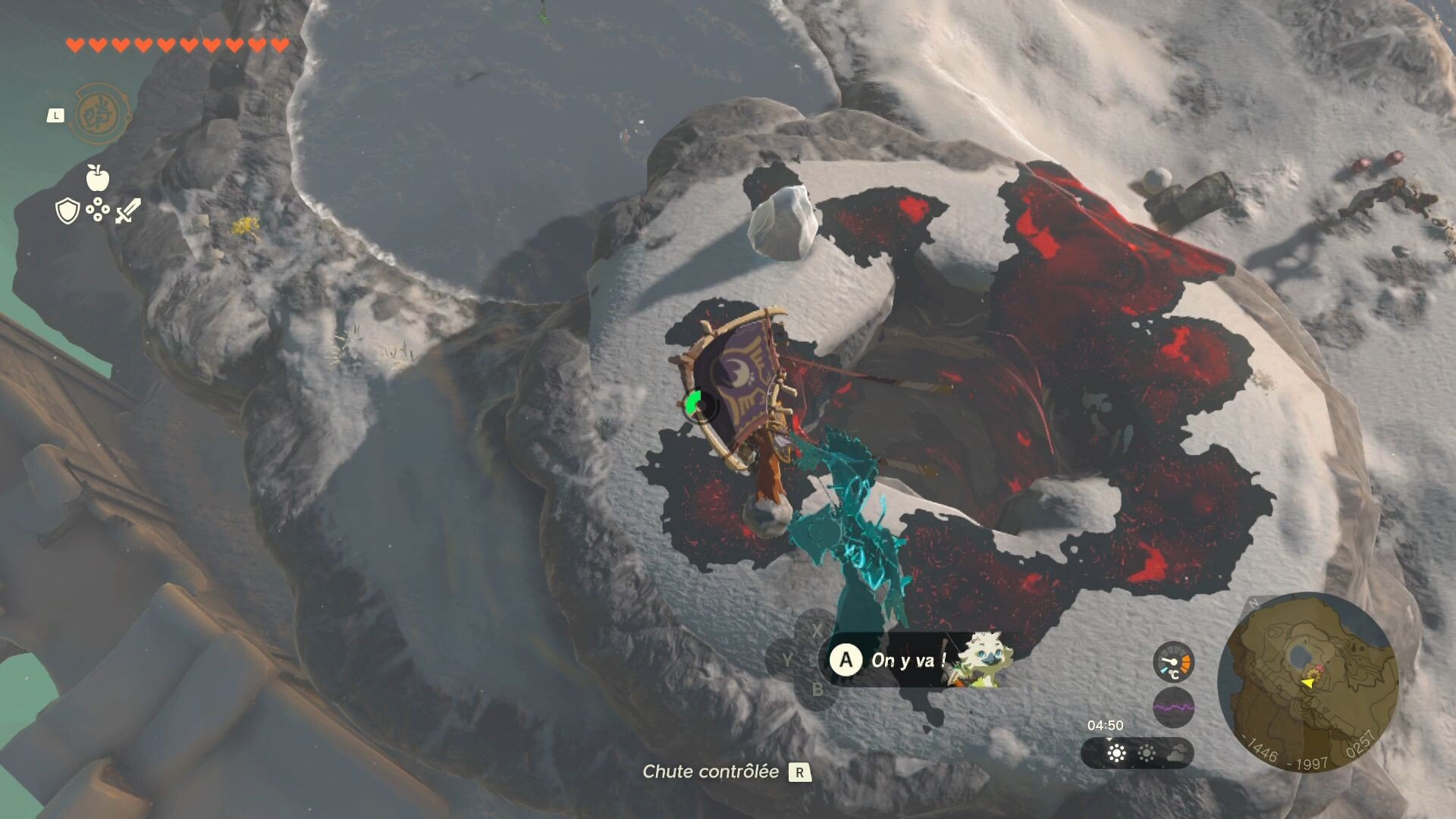The width and height of the screenshot is (1456, 819).
Task: Open the circular minimap
Action: (1308, 682)
